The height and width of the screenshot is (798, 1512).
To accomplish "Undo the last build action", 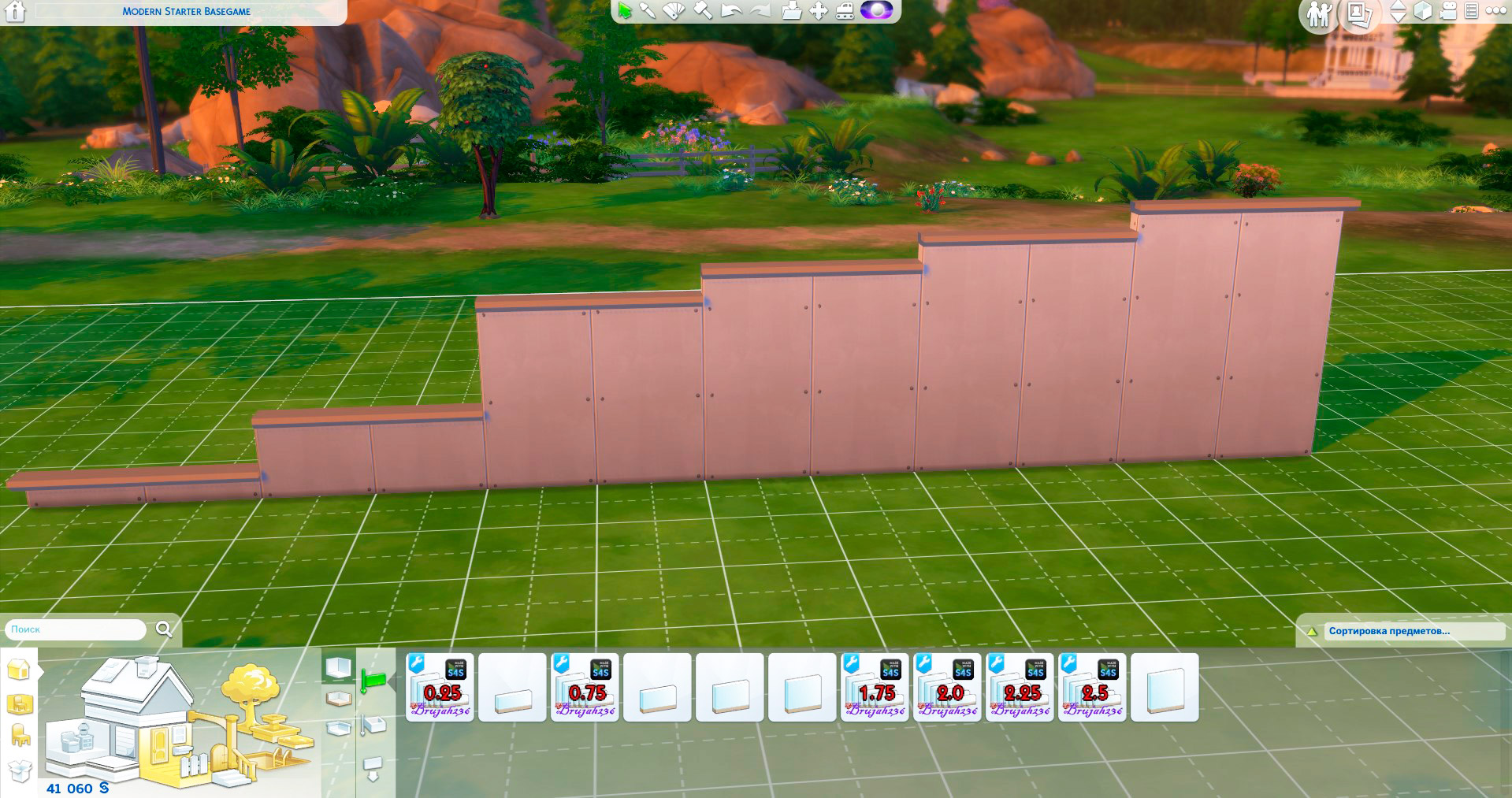I will [731, 11].
